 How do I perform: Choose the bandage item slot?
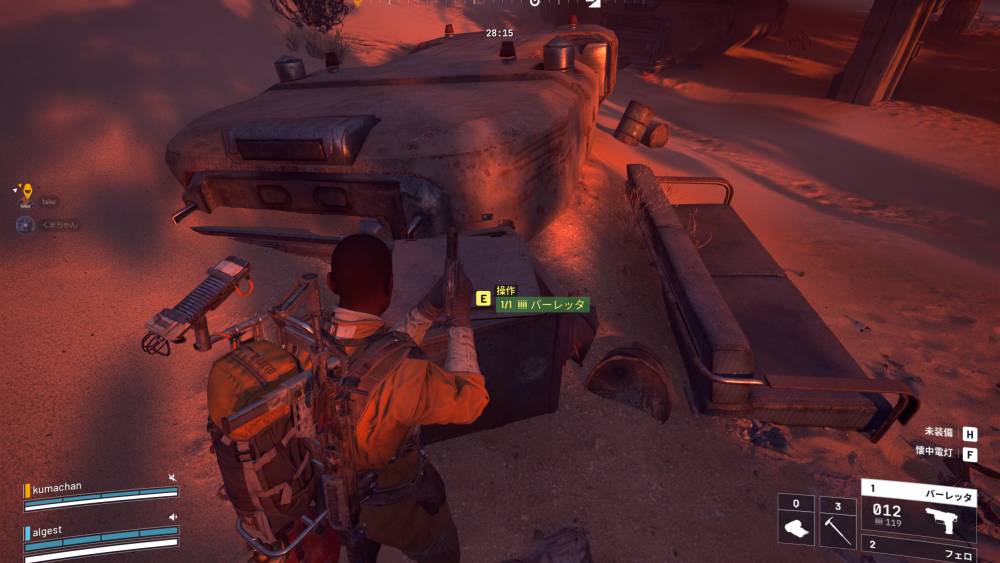point(796,523)
